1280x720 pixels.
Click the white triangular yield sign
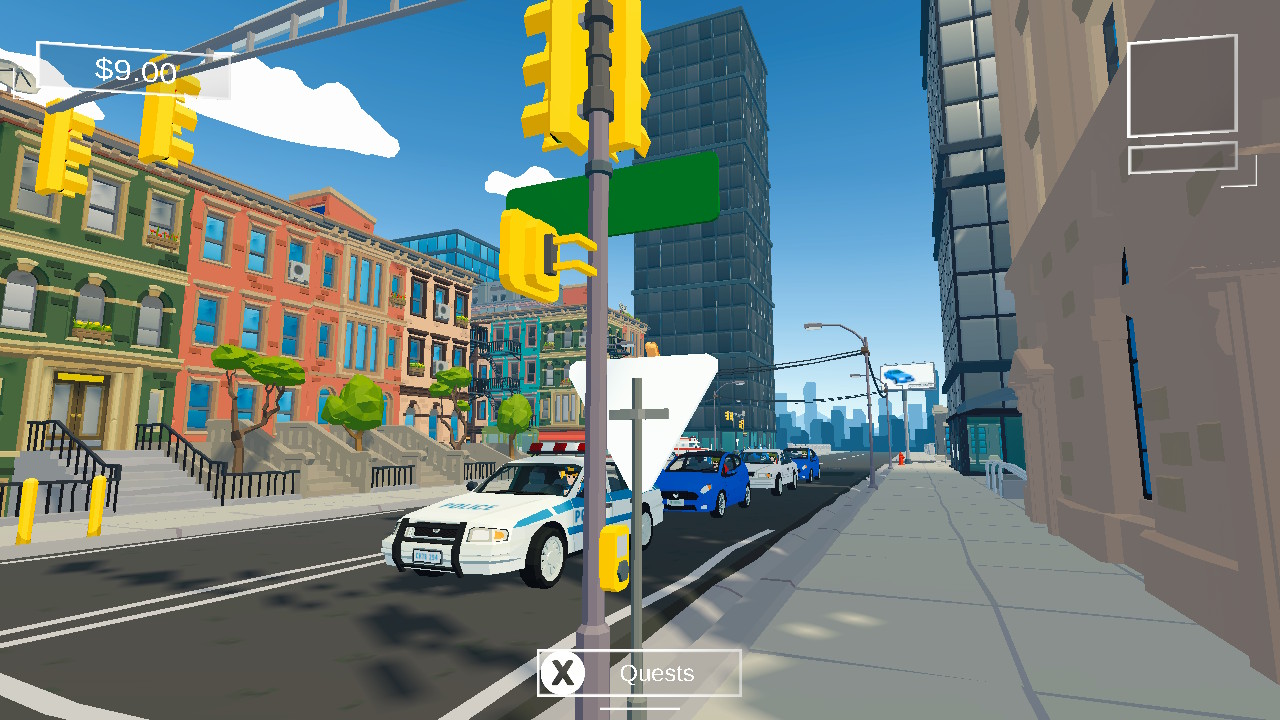point(645,420)
